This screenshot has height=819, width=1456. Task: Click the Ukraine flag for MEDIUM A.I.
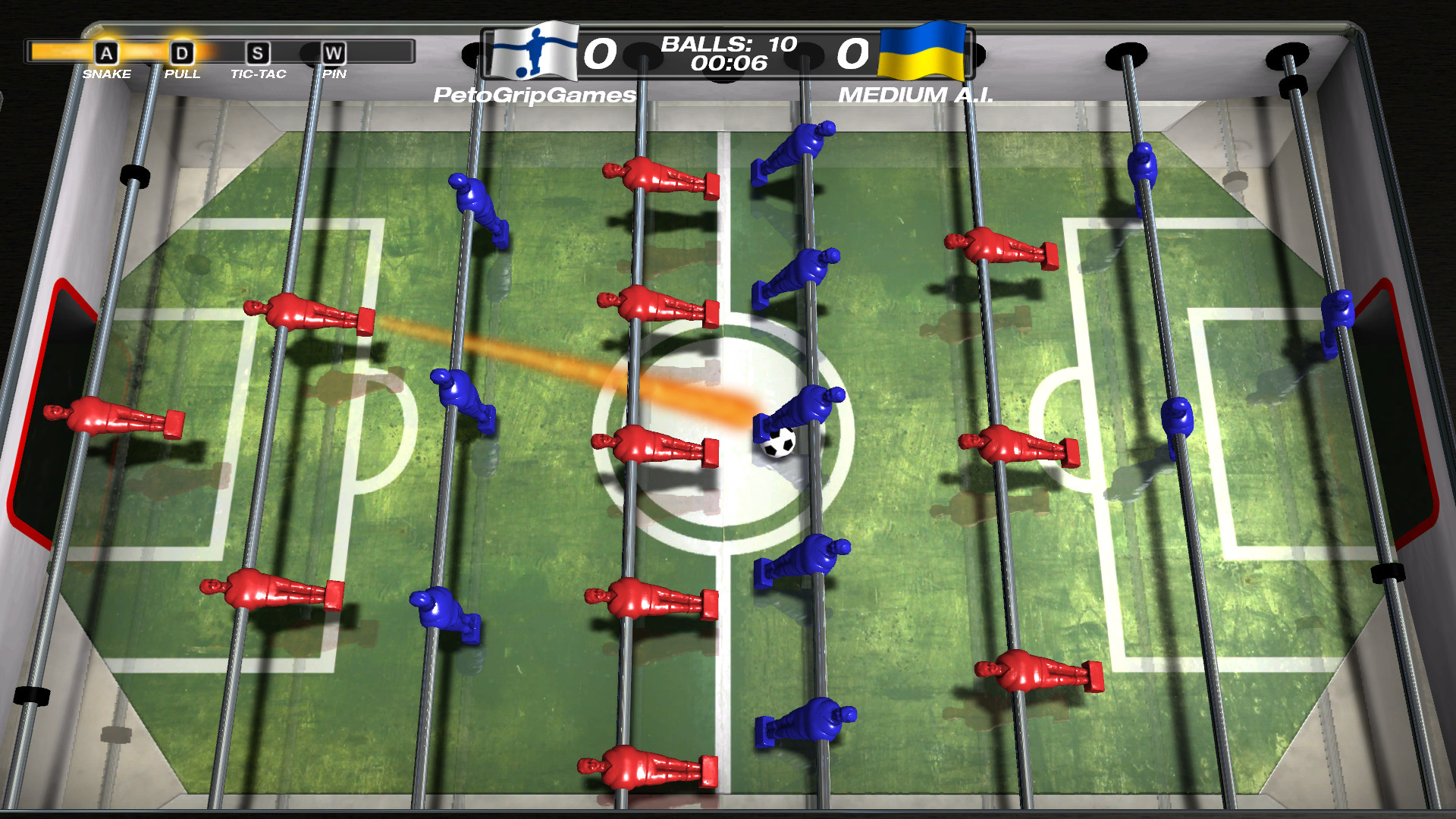coord(921,53)
